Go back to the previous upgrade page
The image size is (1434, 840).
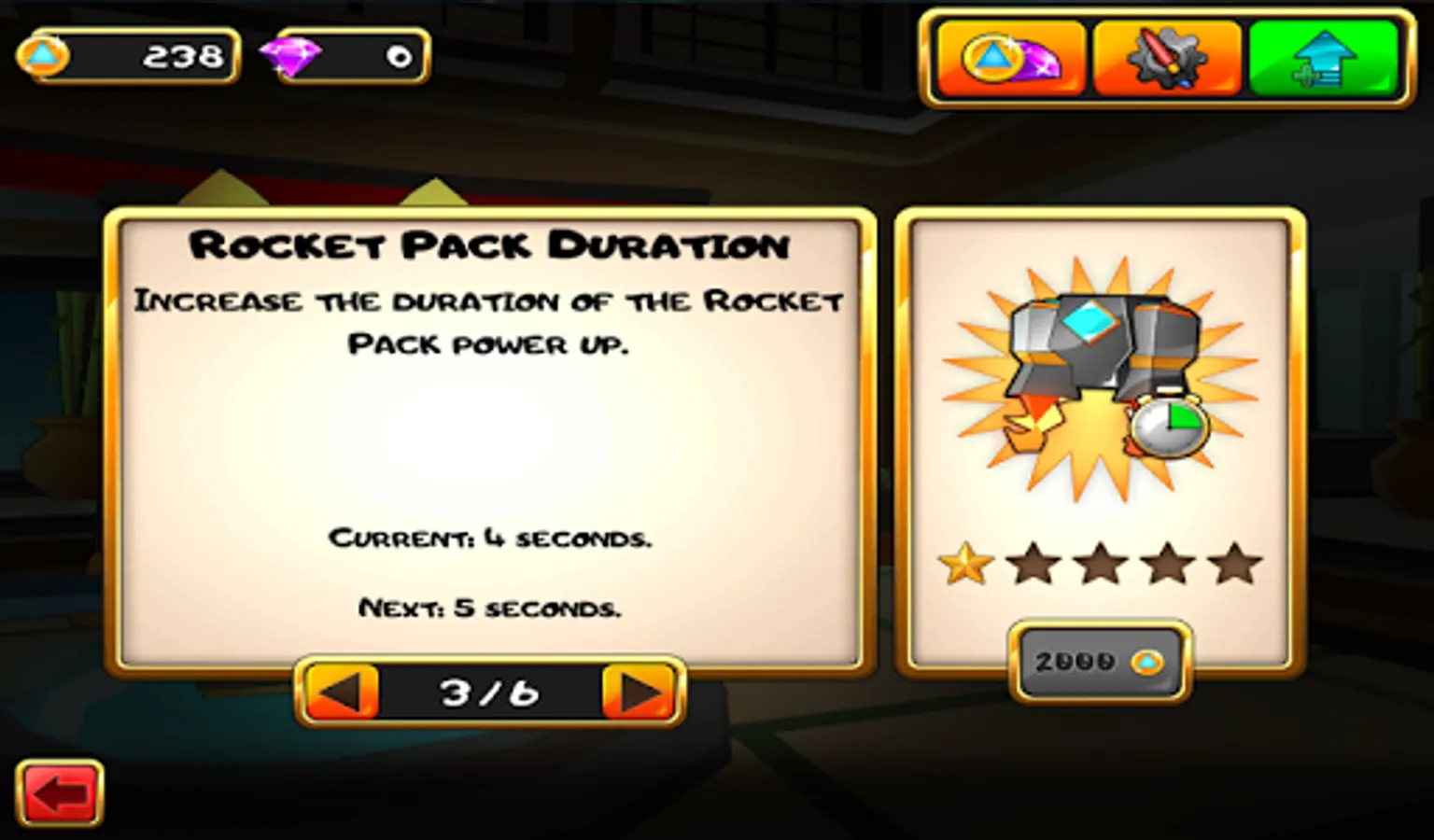tap(340, 692)
